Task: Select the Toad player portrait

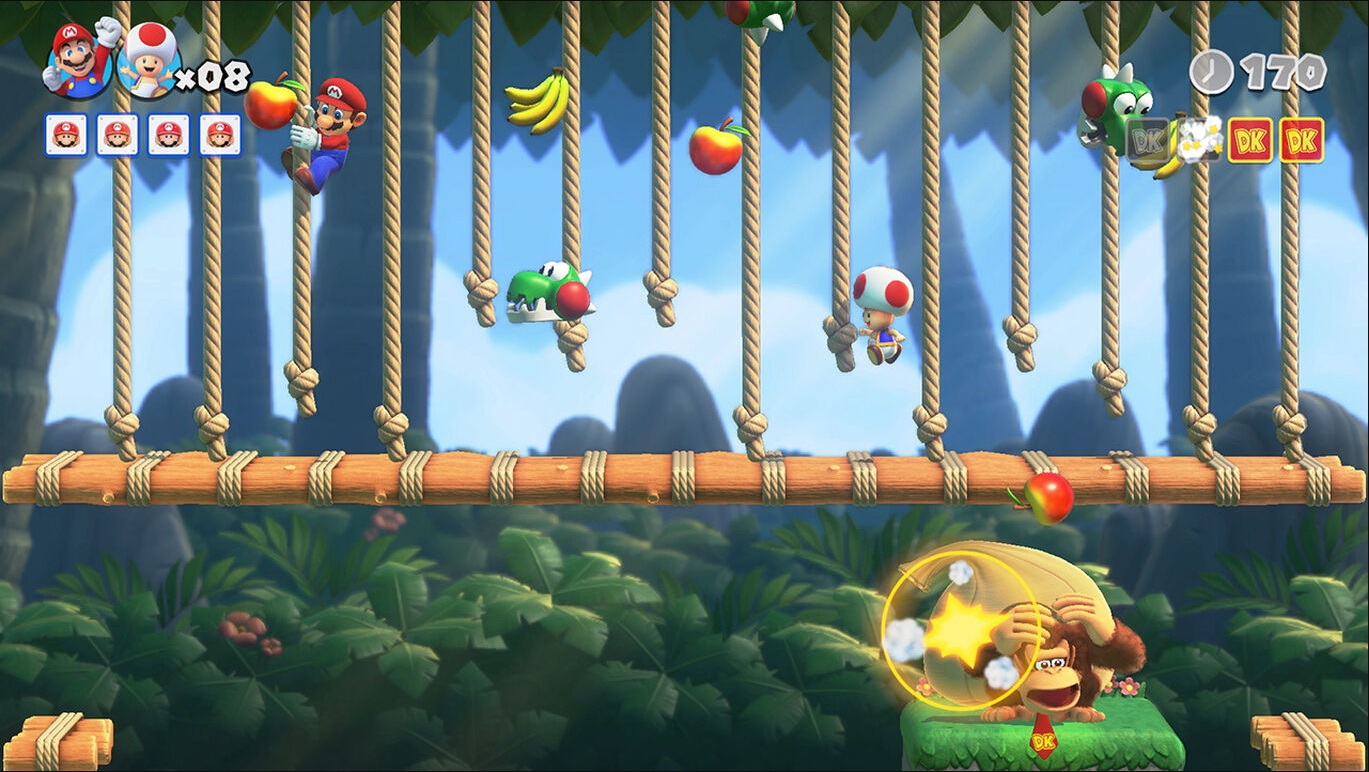Action: tap(148, 62)
